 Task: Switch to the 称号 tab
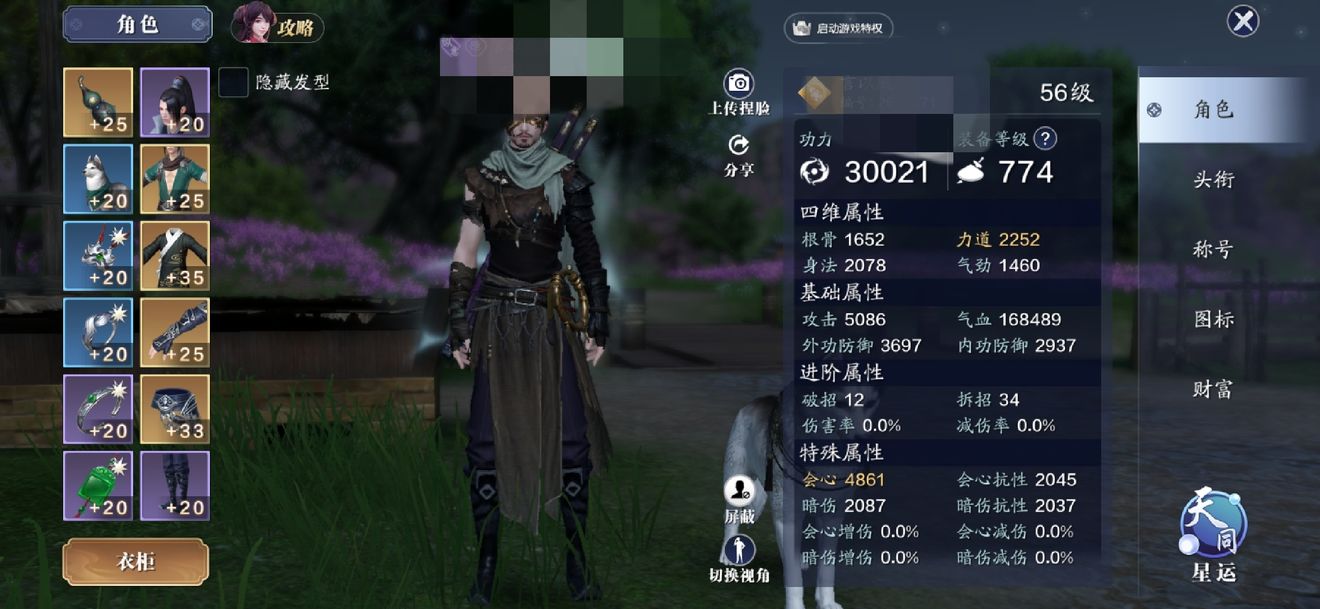pos(1213,250)
